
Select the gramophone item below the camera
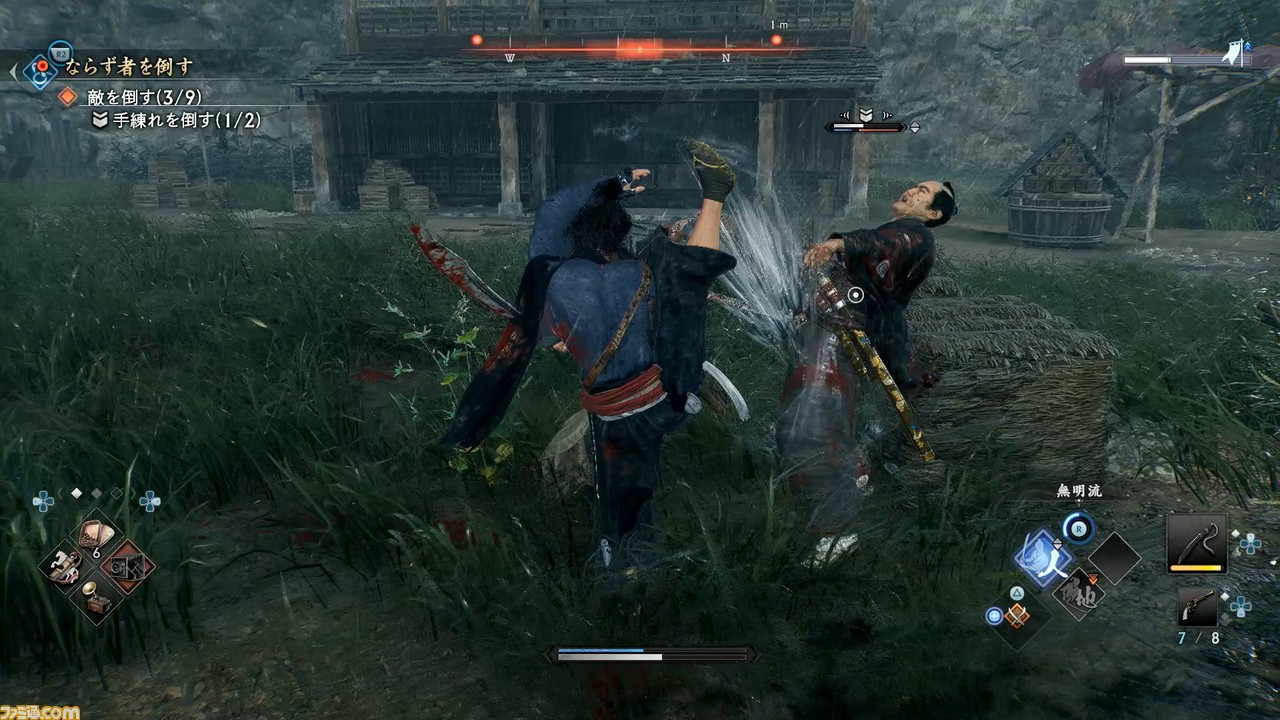click(95, 597)
